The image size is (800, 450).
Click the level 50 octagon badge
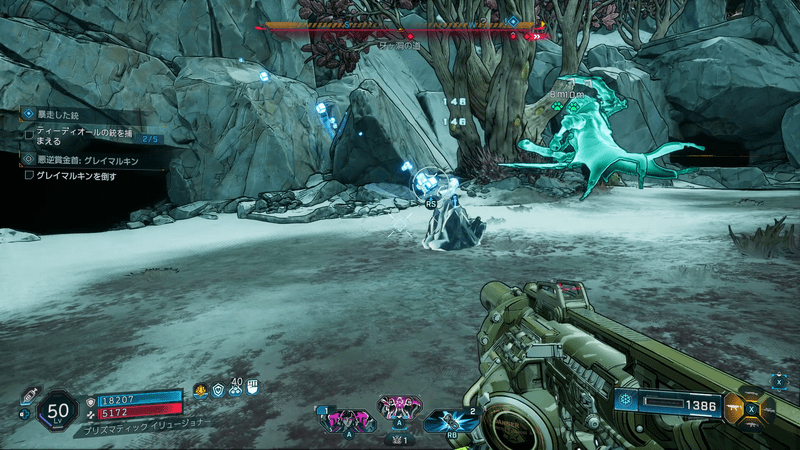(x=58, y=410)
